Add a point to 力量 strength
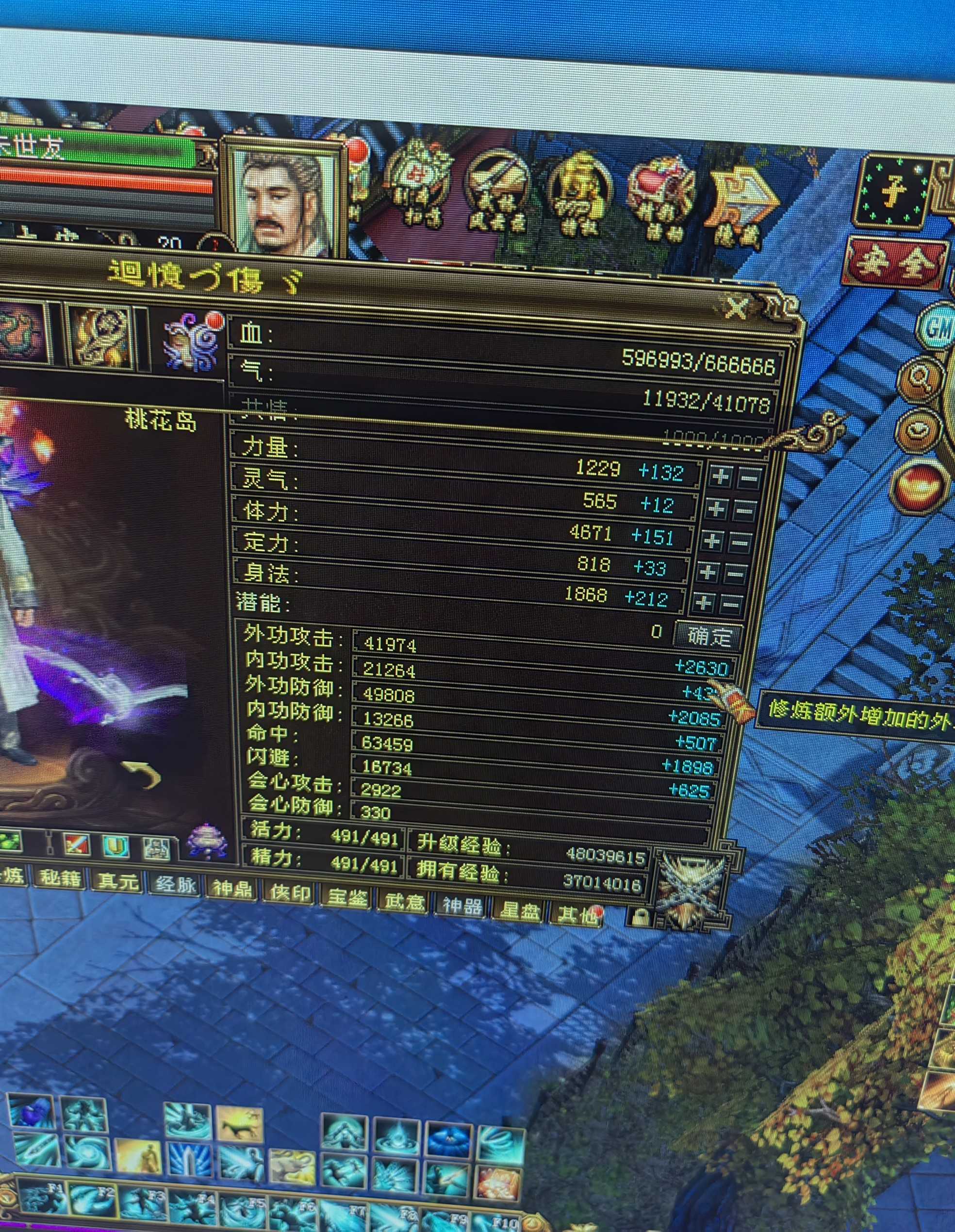The image size is (955, 1232). coord(720,477)
